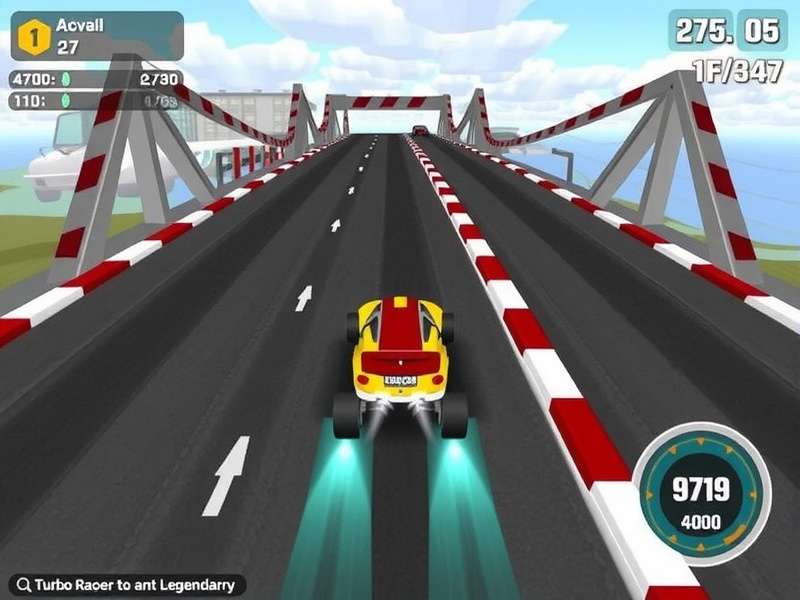Select the Turbo Racer search bar
The image size is (800, 600).
[132, 585]
